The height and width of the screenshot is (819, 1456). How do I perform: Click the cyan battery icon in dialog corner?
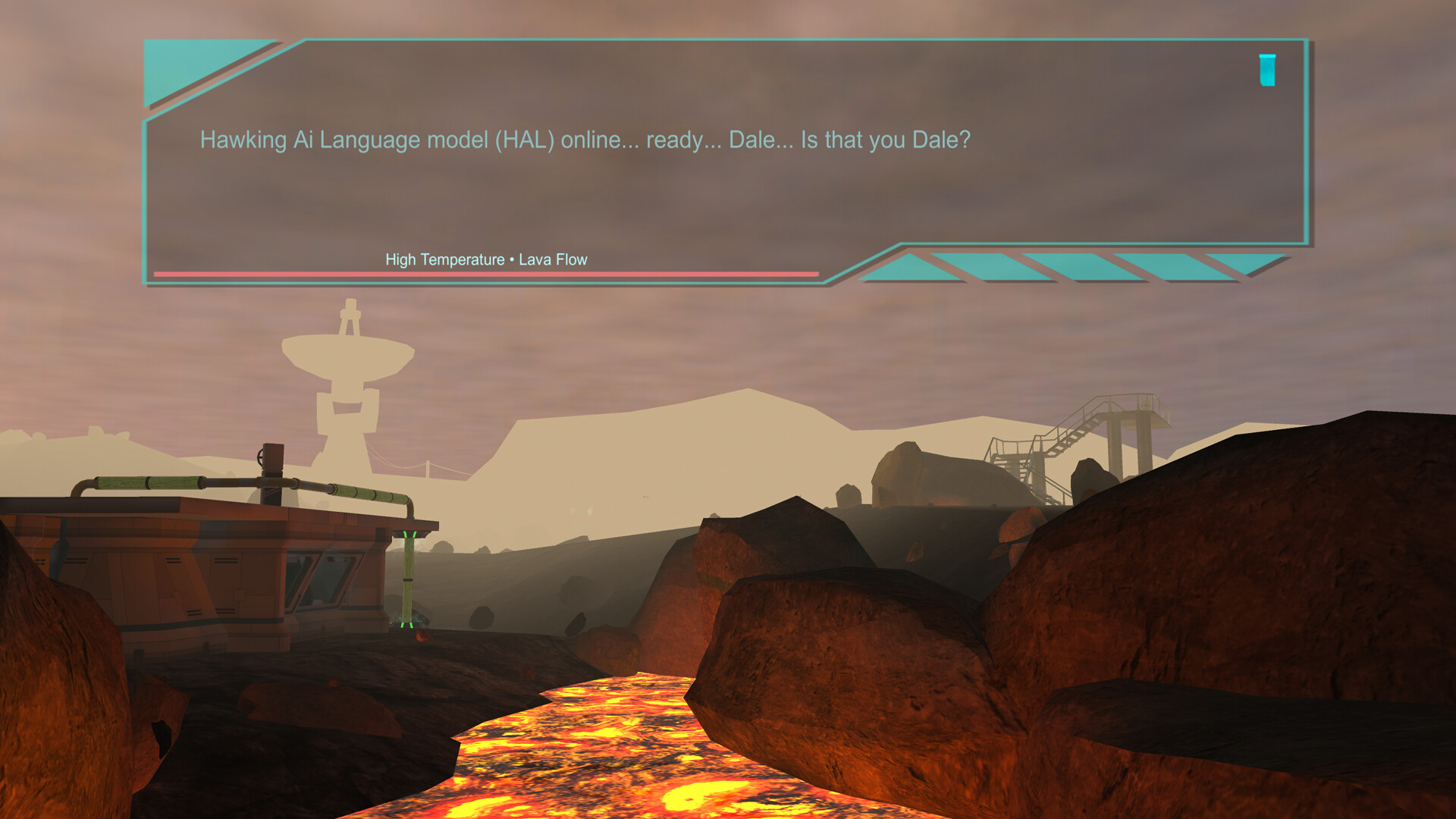(x=1267, y=71)
